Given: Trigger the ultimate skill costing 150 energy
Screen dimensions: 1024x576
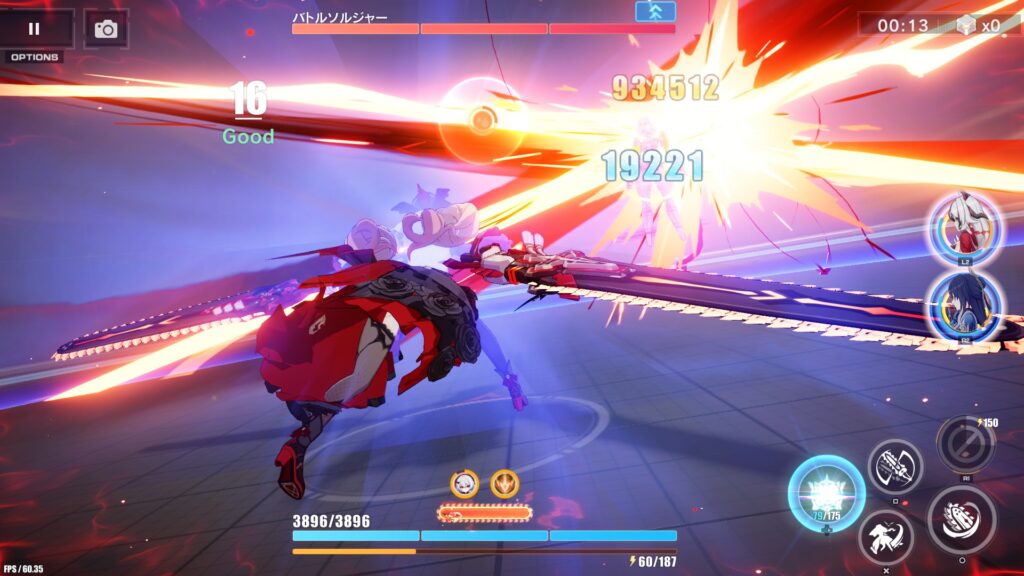Looking at the screenshot, I should [x=965, y=444].
